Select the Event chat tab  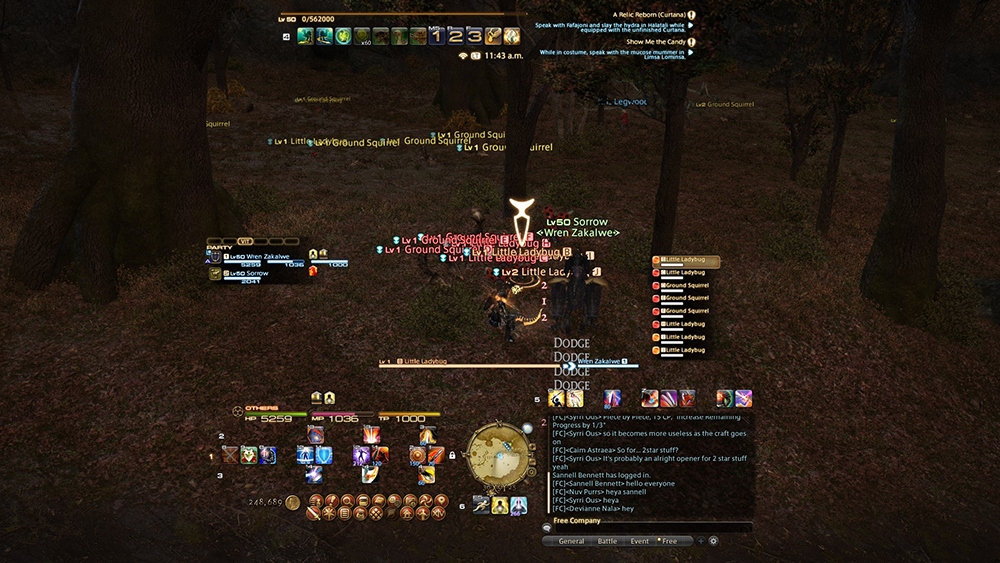point(639,541)
